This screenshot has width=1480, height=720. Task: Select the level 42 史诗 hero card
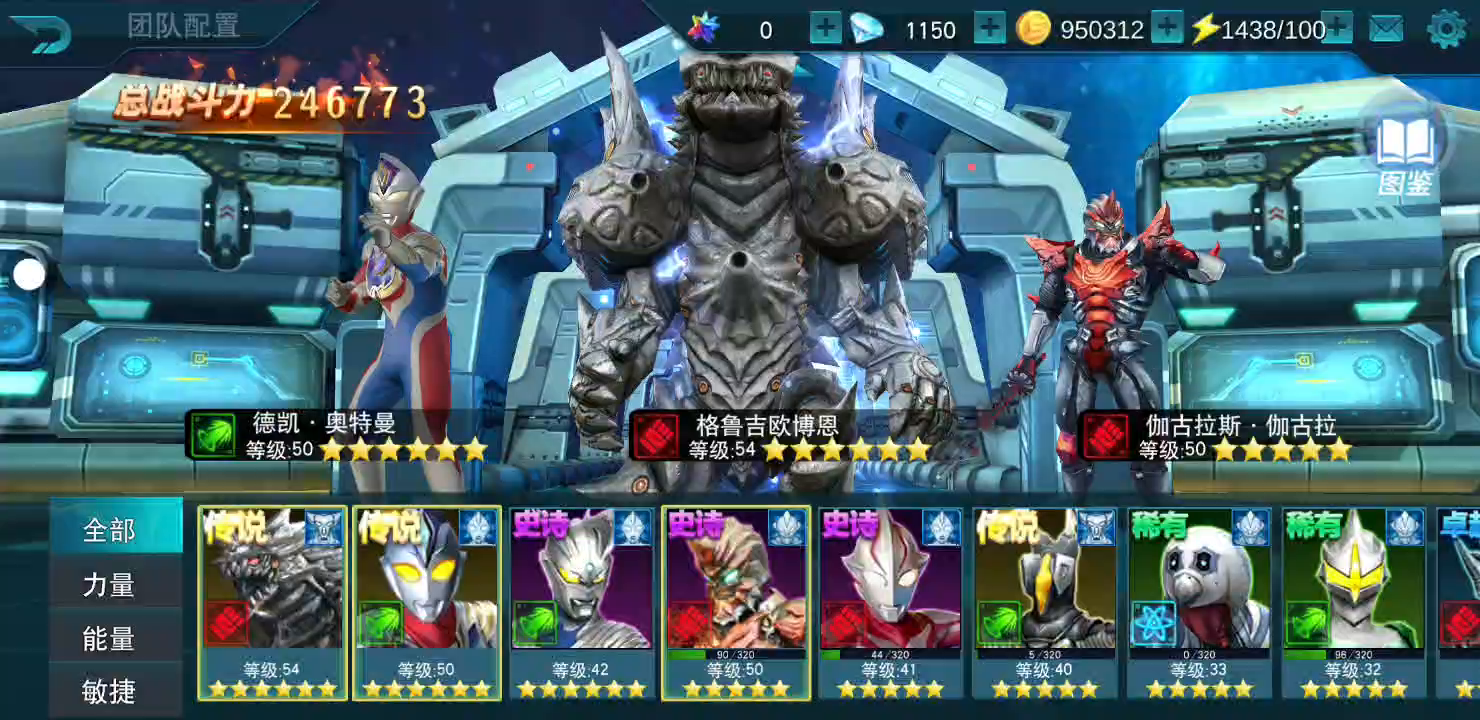tap(581, 602)
